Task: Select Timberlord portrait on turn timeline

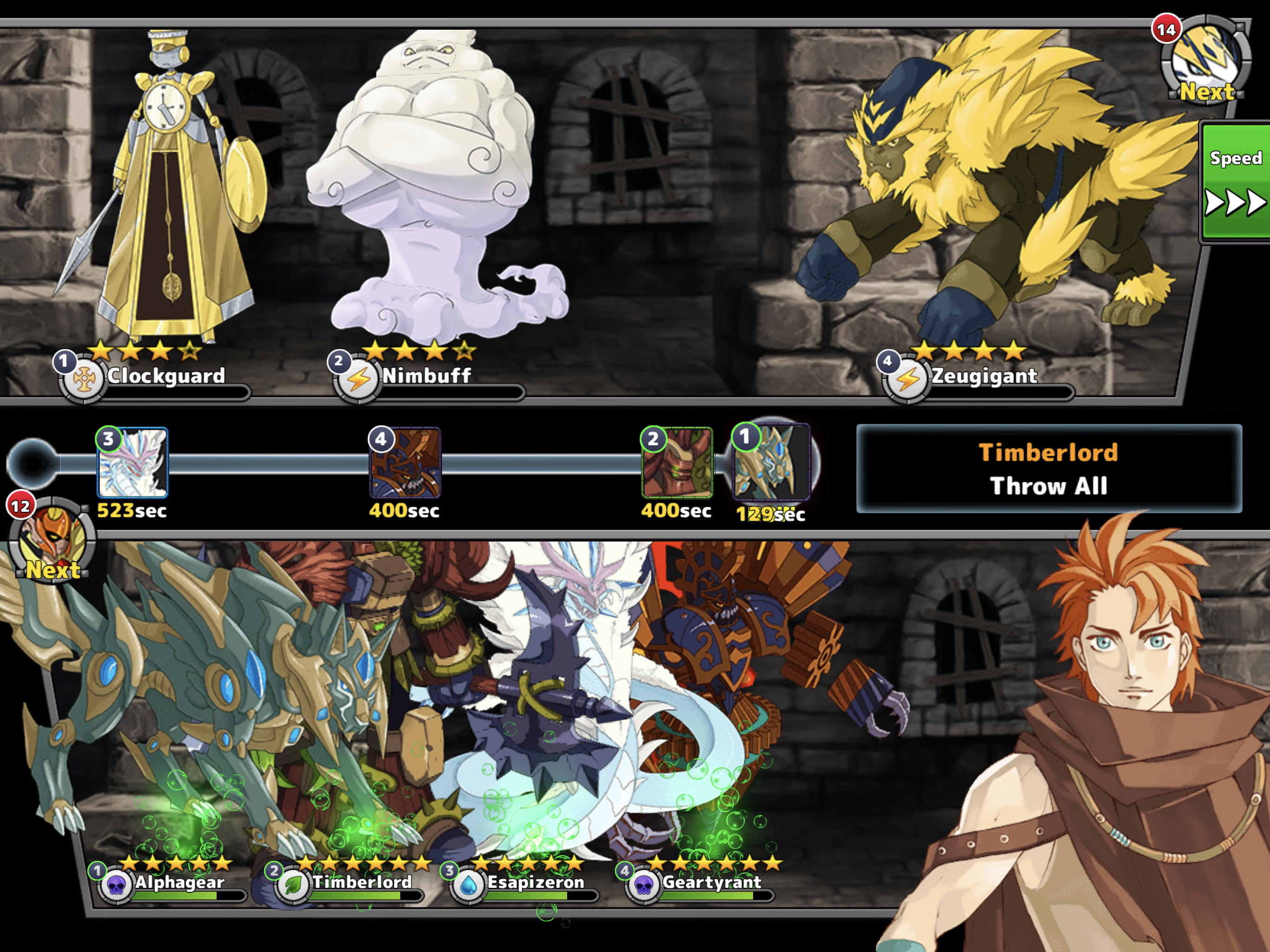Action: tap(677, 463)
